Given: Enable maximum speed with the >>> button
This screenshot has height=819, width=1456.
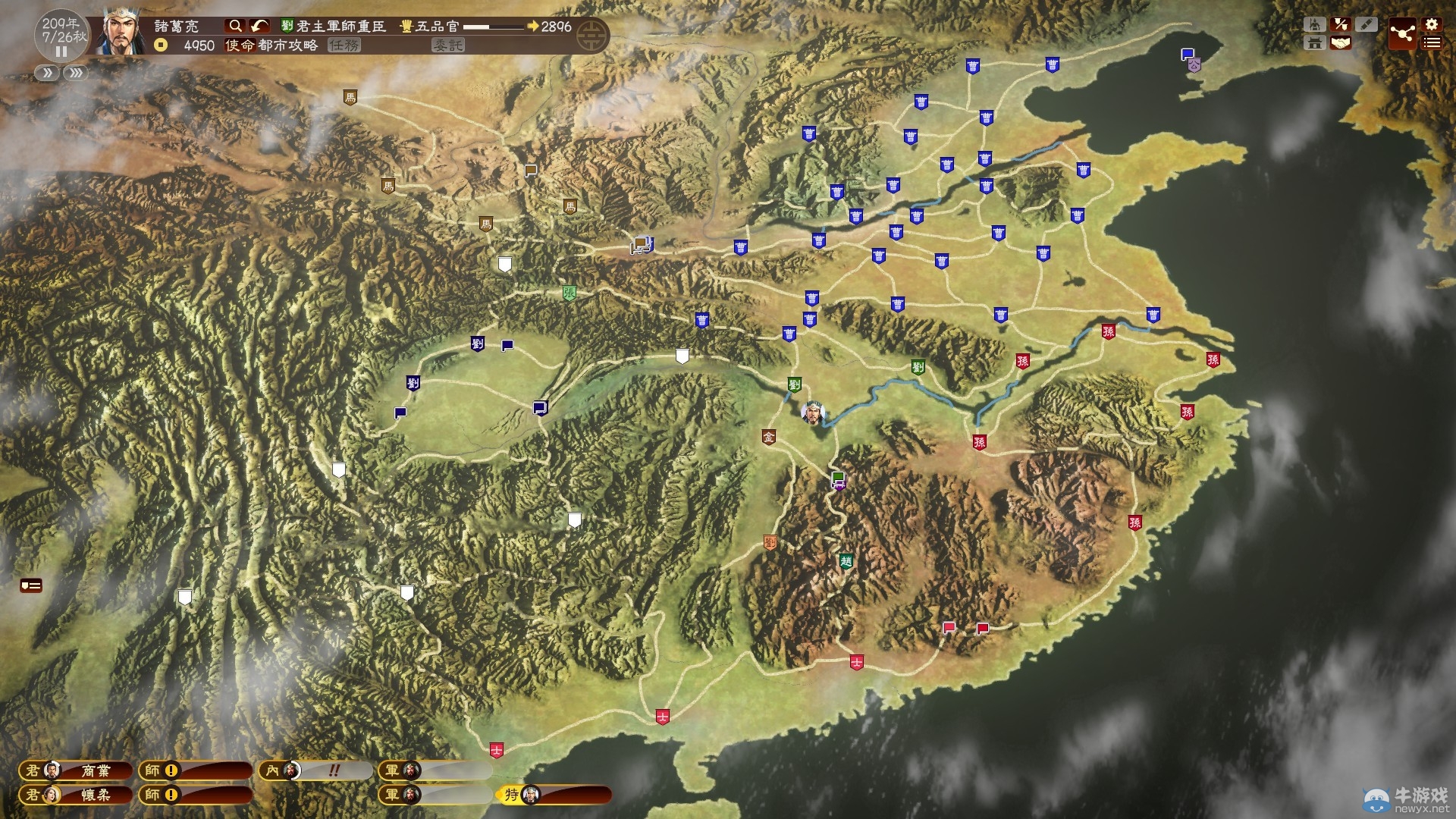Looking at the screenshot, I should tap(75, 73).
